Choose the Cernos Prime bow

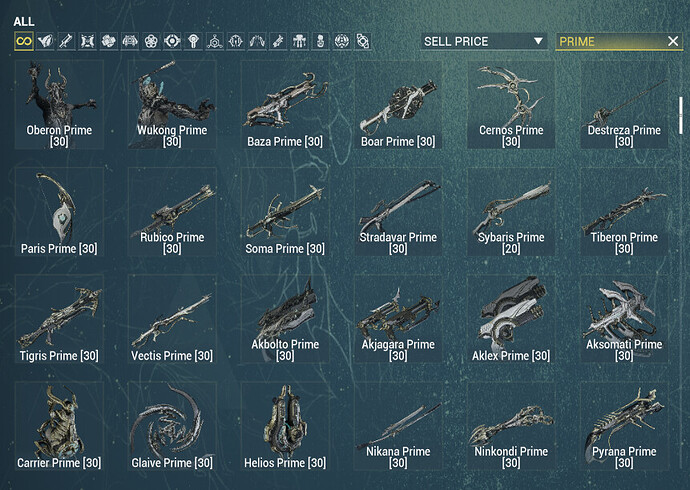point(511,105)
